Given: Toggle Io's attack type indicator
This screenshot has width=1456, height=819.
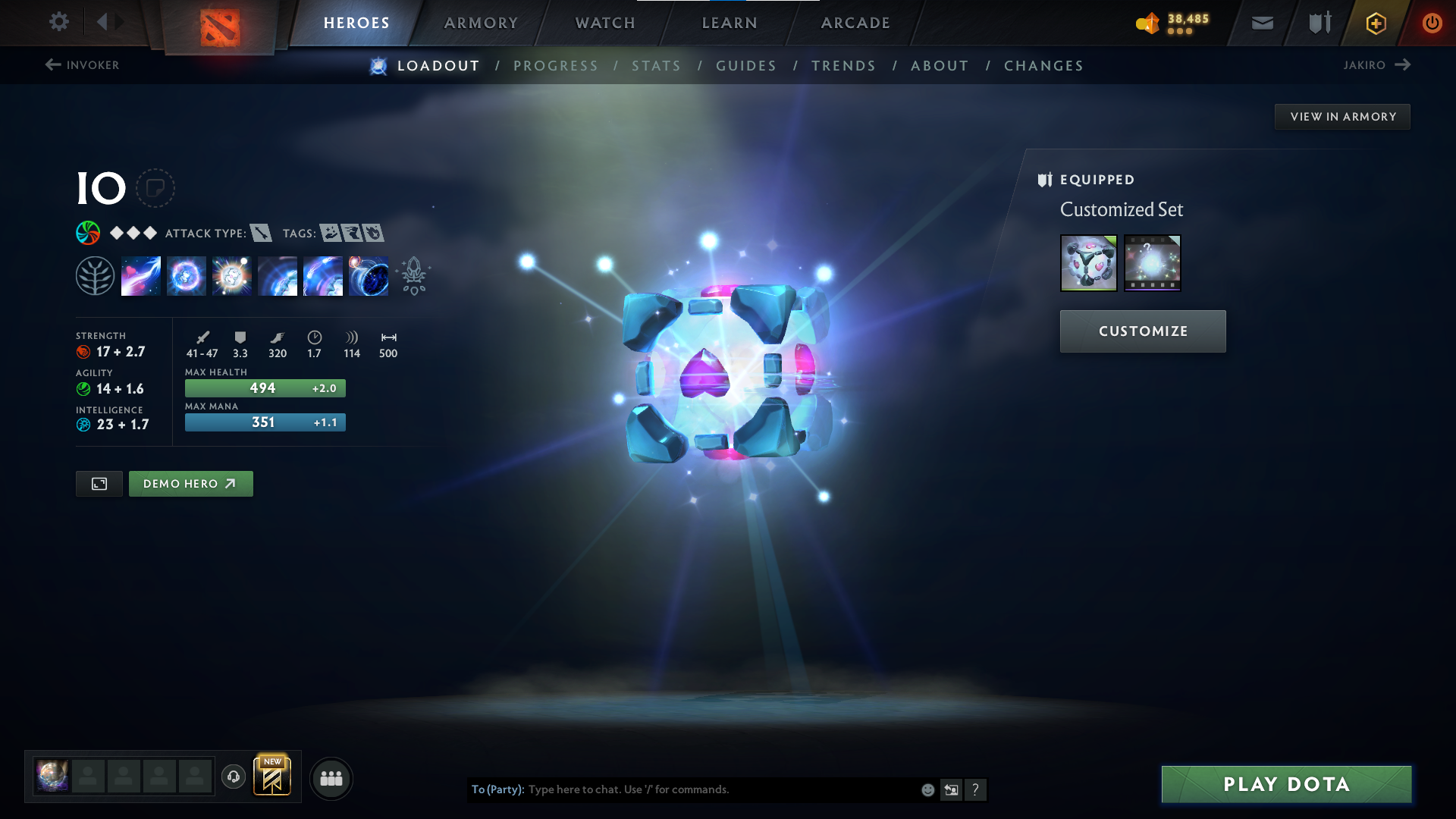Looking at the screenshot, I should (x=262, y=234).
